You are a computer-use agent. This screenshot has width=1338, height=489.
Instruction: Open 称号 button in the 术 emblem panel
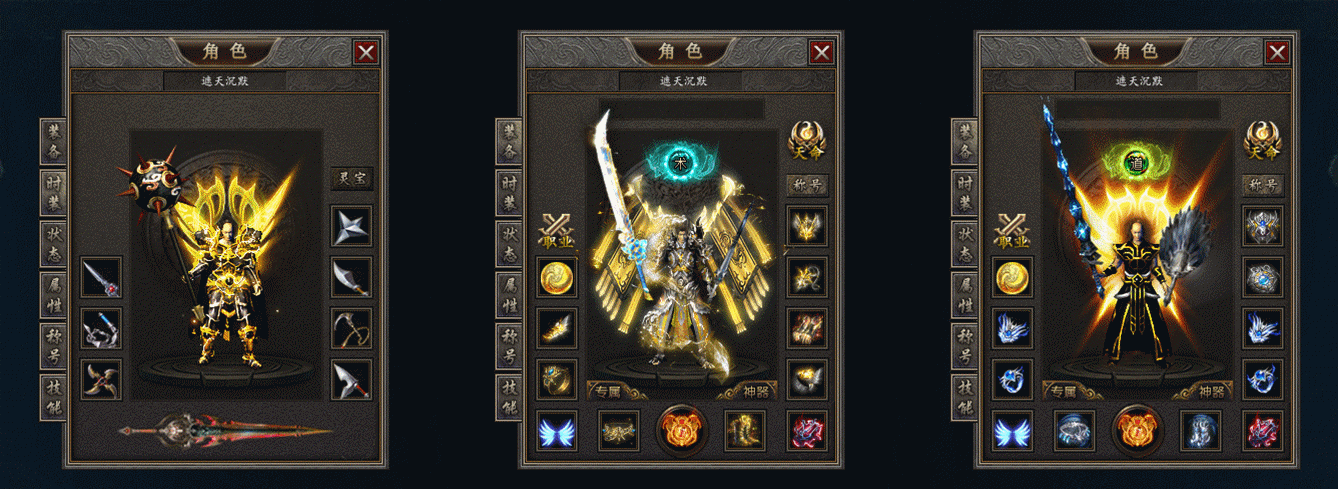click(806, 185)
